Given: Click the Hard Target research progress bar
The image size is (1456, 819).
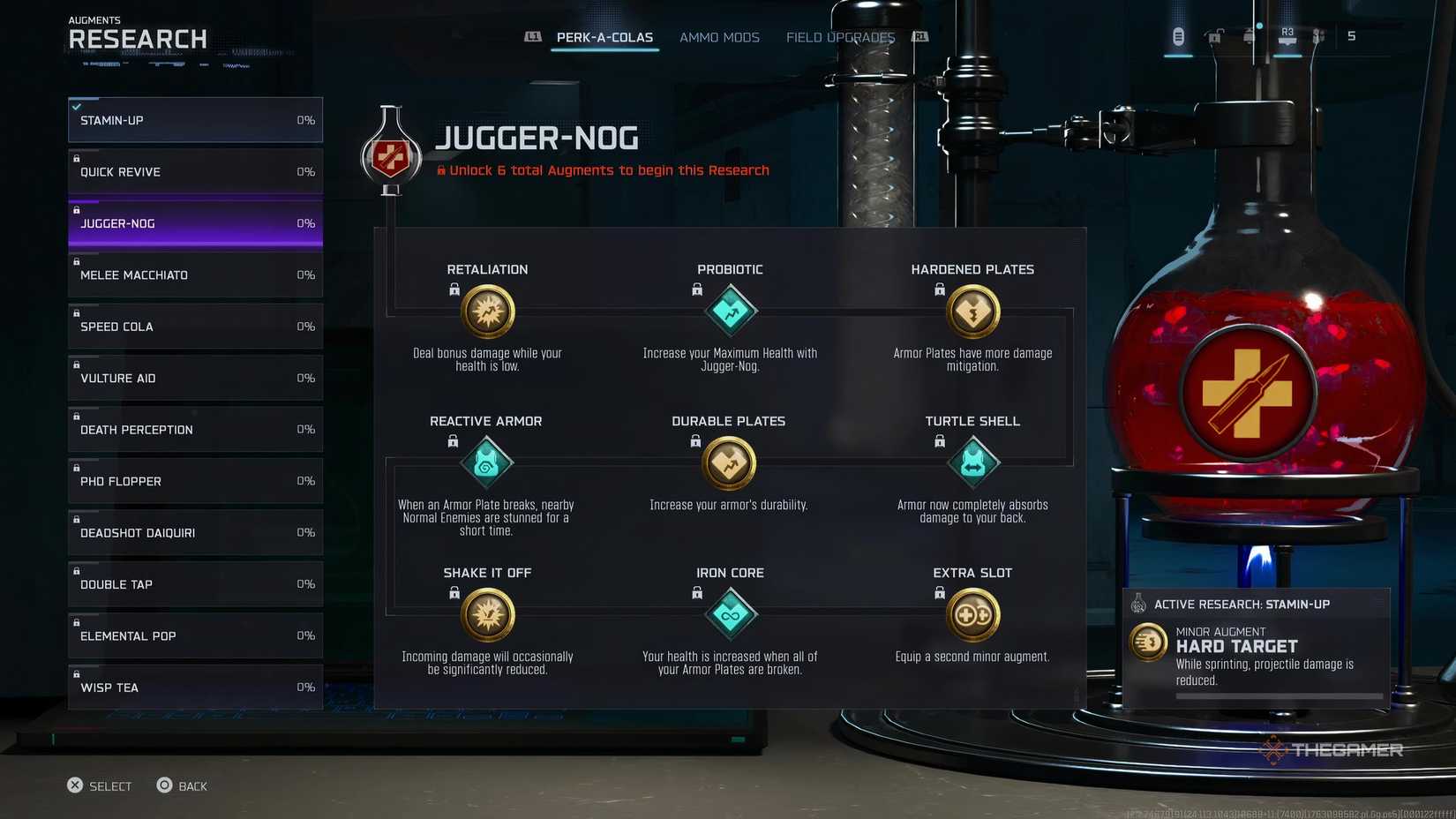Looking at the screenshot, I should [1279, 695].
